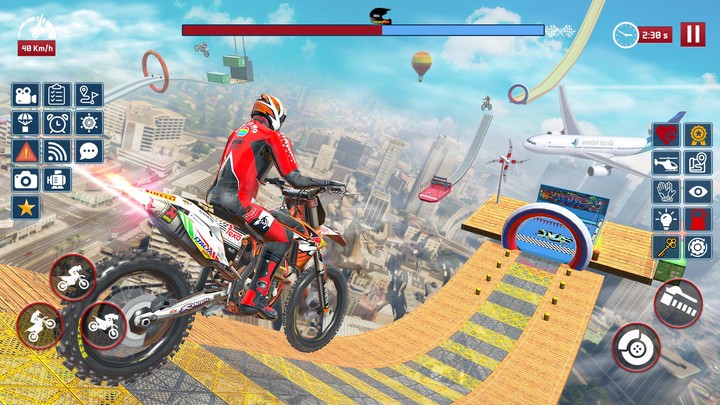The height and width of the screenshot is (405, 720).
Task: Take a screenshot with the photo camera icon
Action: pyautogui.click(x=26, y=180)
